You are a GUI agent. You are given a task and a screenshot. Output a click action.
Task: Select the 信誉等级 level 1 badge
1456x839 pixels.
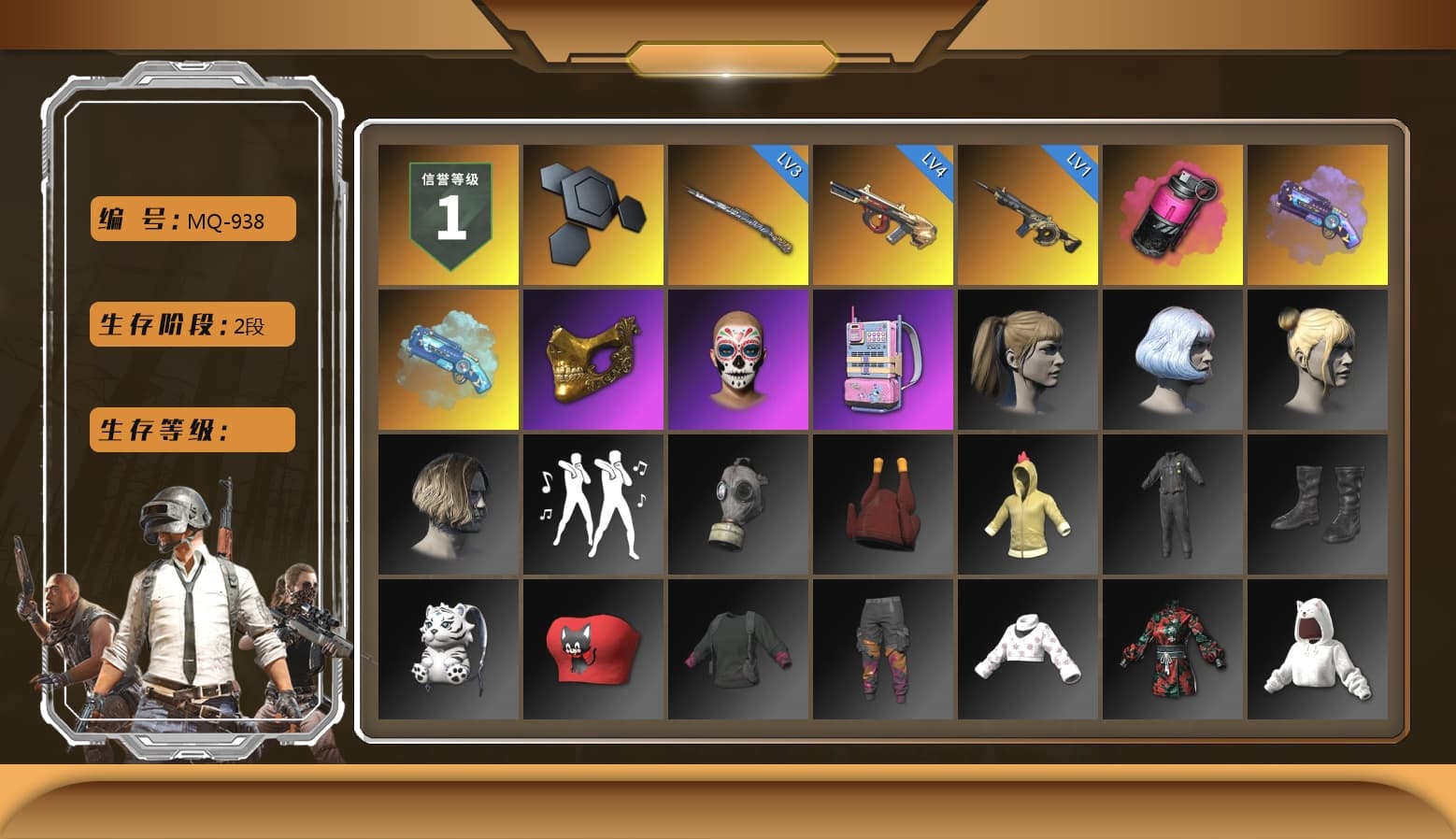click(x=446, y=215)
